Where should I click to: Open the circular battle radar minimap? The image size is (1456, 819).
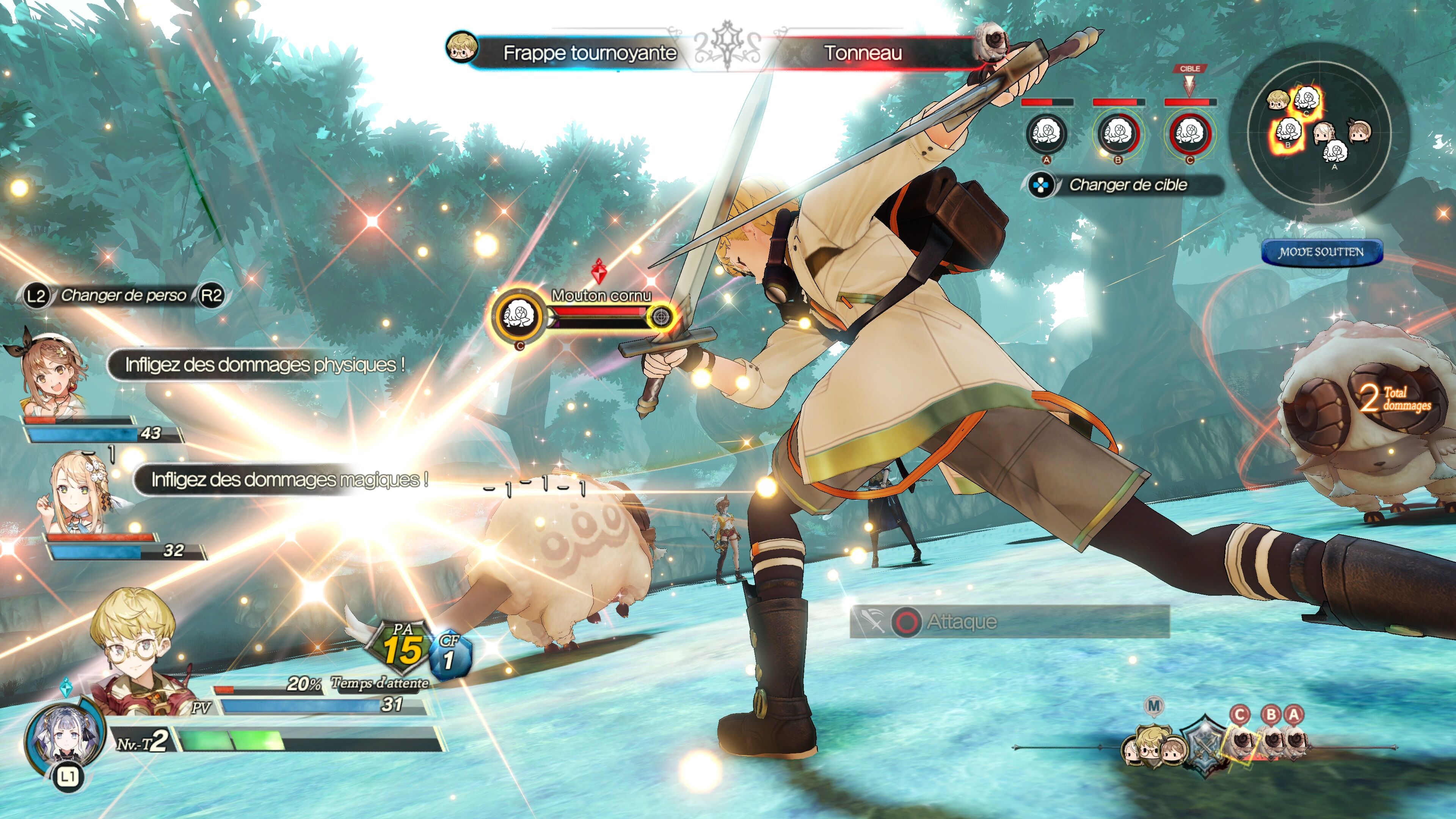click(1318, 130)
